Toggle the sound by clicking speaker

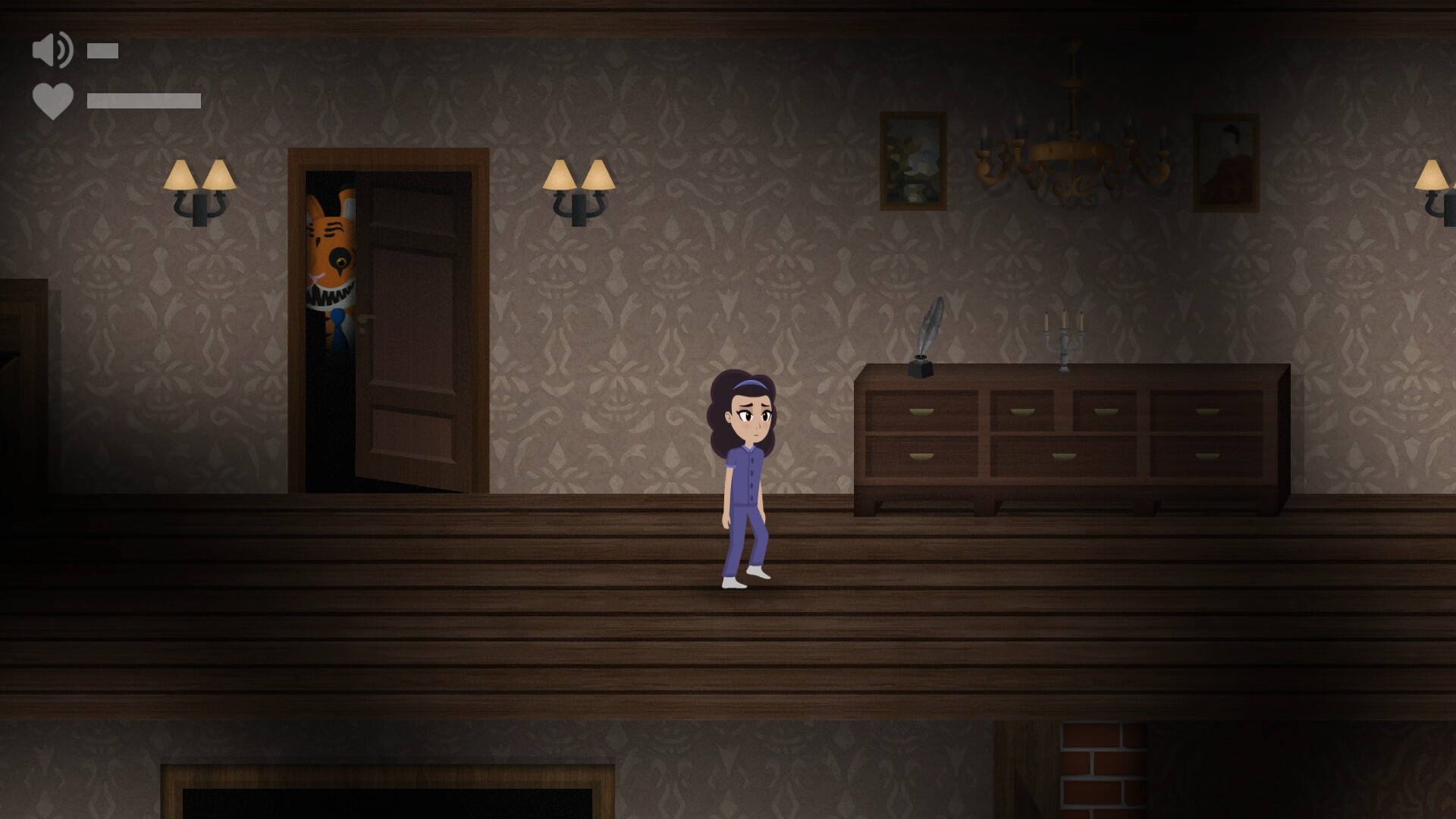coord(52,50)
